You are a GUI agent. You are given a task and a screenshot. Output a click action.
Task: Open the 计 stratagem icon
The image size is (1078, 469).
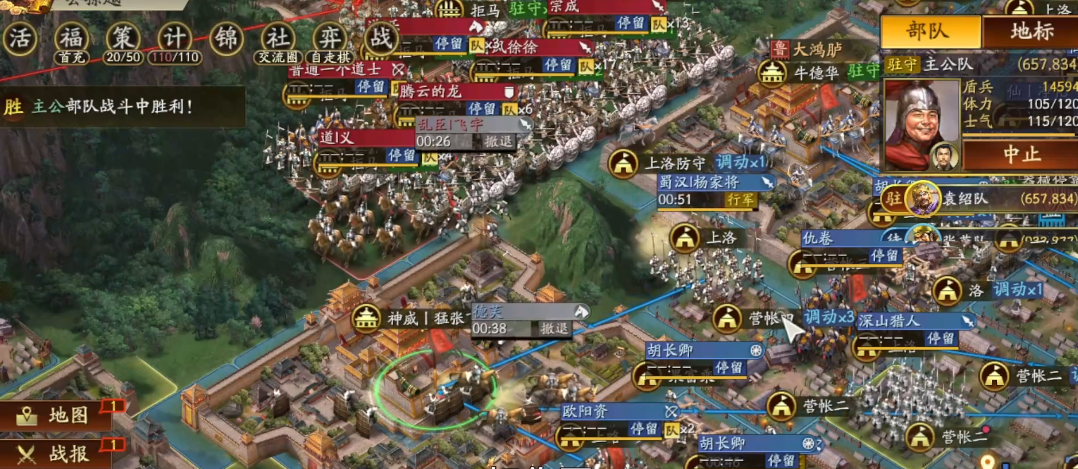pos(174,38)
